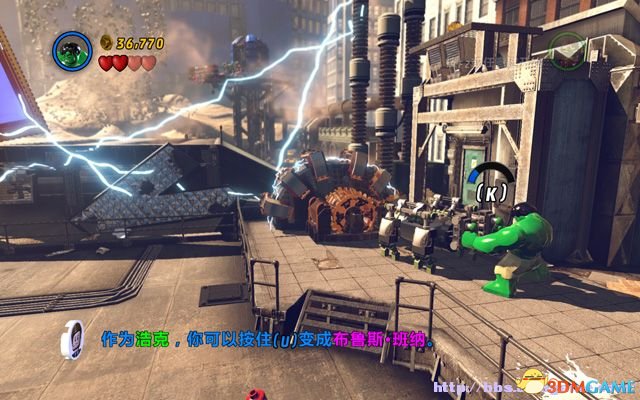Click the hint speaker portrait icon
Image resolution: width=640 pixels, height=400 pixels.
(x=73, y=339)
